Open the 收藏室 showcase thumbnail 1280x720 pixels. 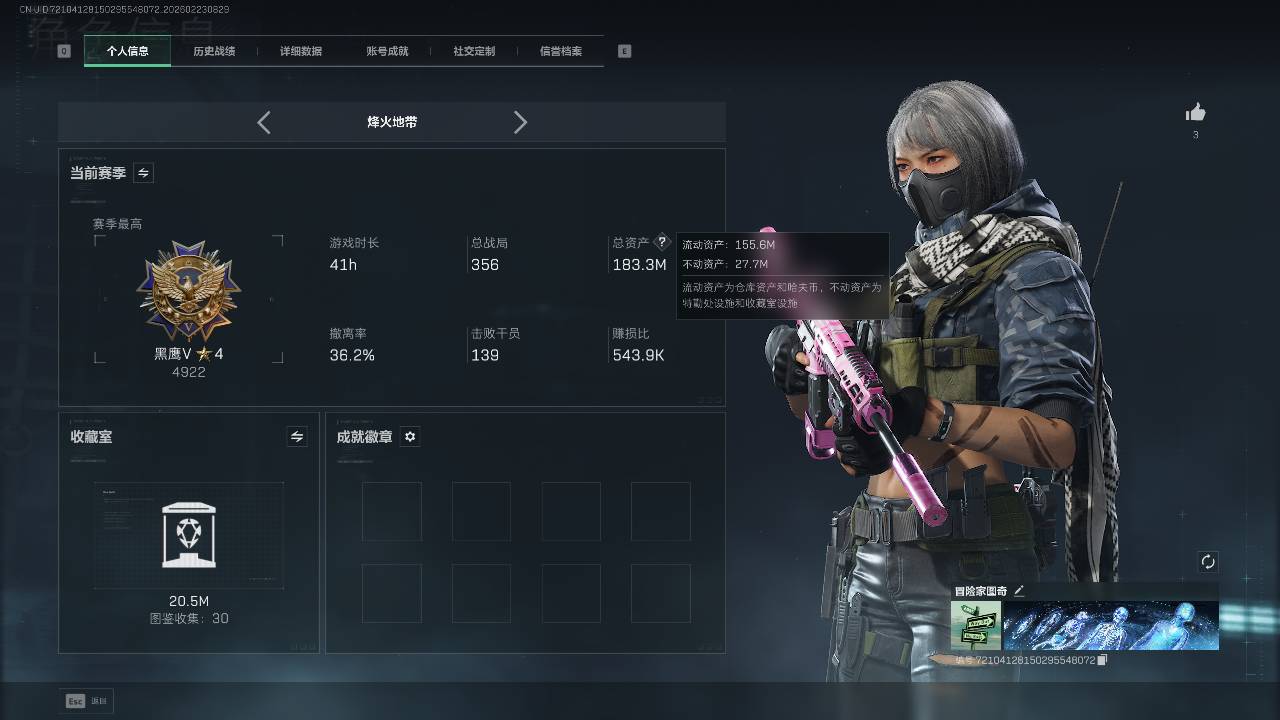pos(189,536)
